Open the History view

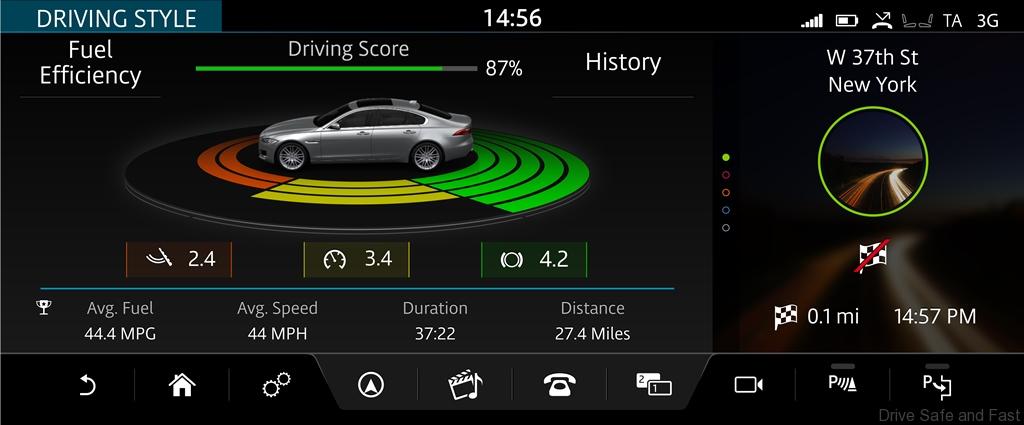point(623,63)
